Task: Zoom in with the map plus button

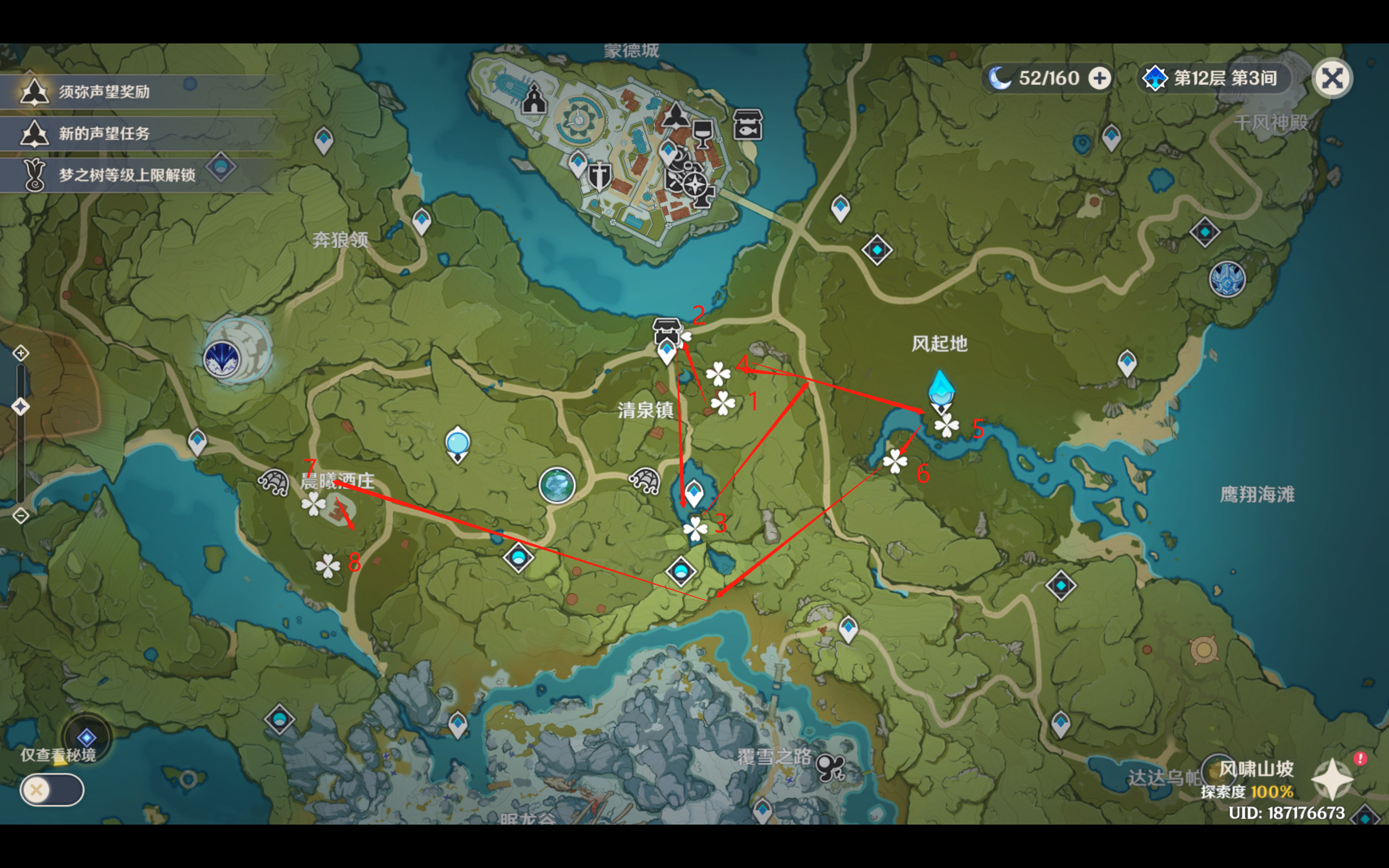Action: [21, 353]
